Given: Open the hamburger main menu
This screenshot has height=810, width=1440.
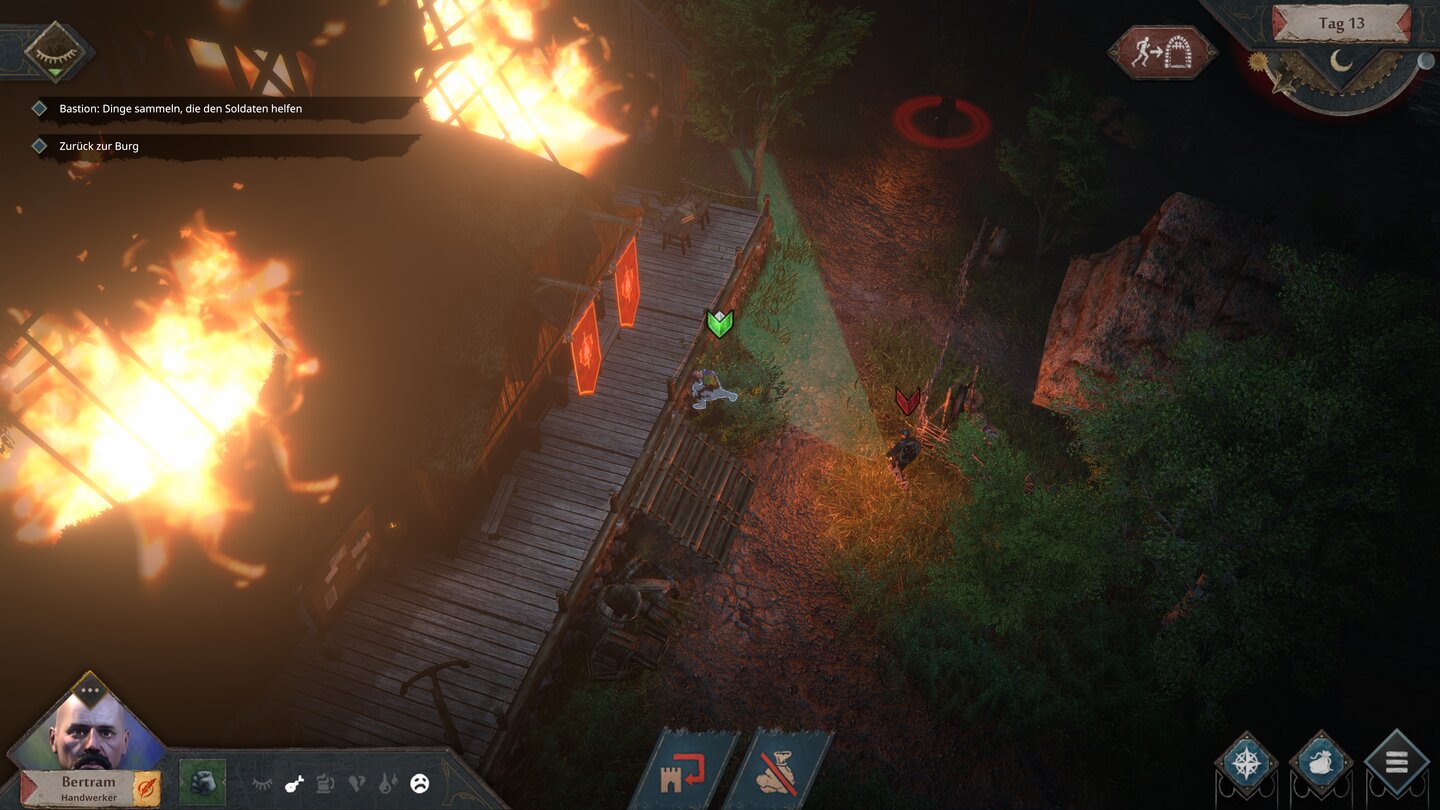Looking at the screenshot, I should 1396,764.
